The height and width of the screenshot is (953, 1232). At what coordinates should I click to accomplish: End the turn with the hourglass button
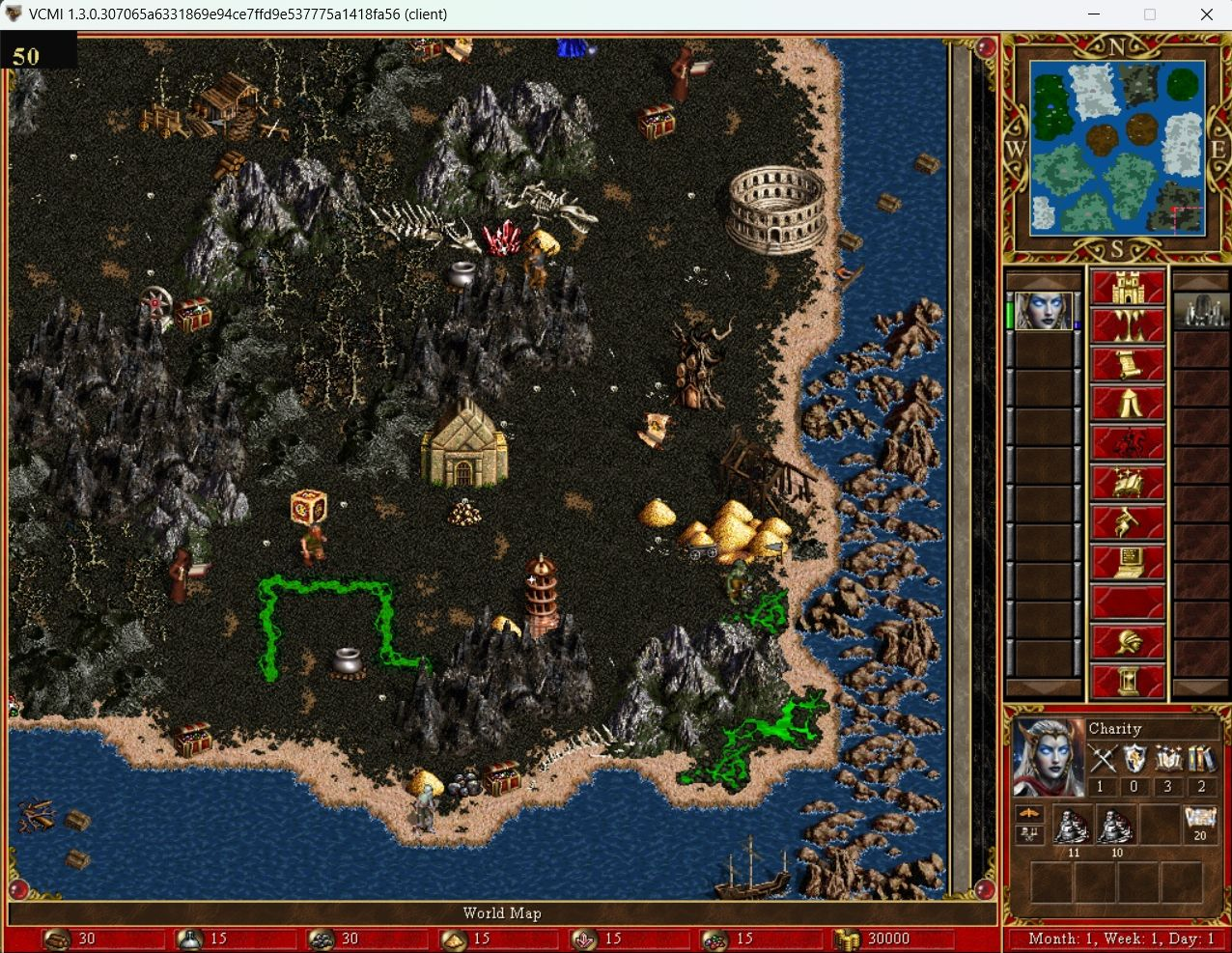click(1128, 681)
